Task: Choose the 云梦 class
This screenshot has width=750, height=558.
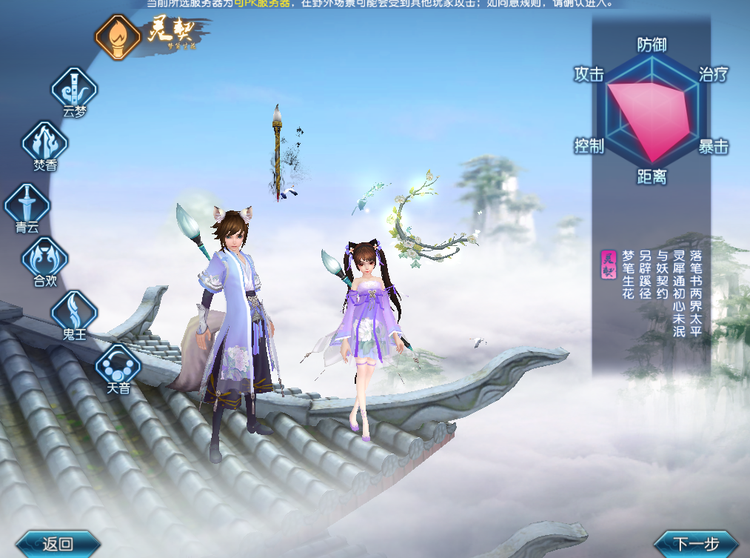Action: point(74,88)
